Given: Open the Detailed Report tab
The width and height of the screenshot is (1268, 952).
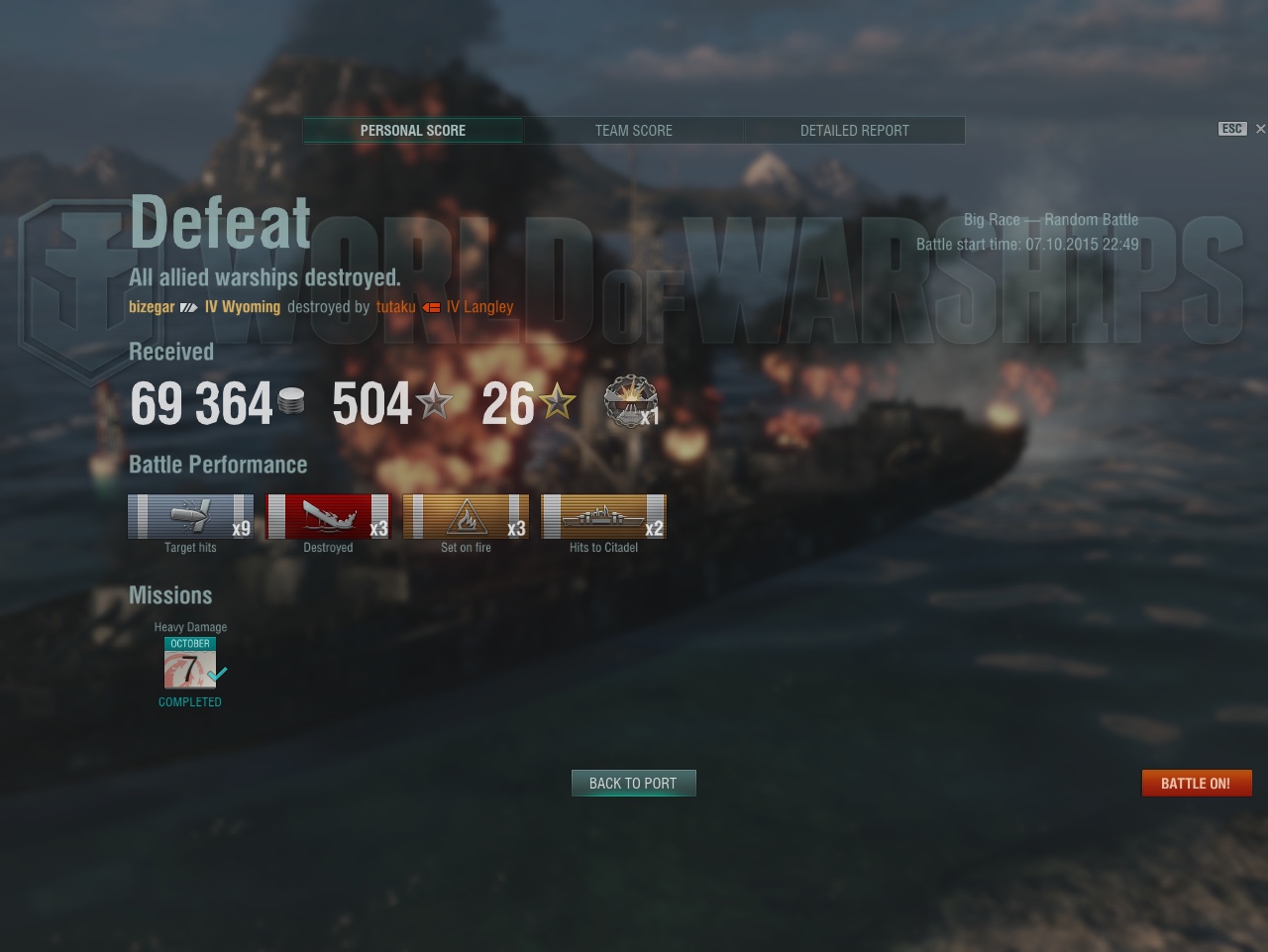Looking at the screenshot, I should 854,131.
